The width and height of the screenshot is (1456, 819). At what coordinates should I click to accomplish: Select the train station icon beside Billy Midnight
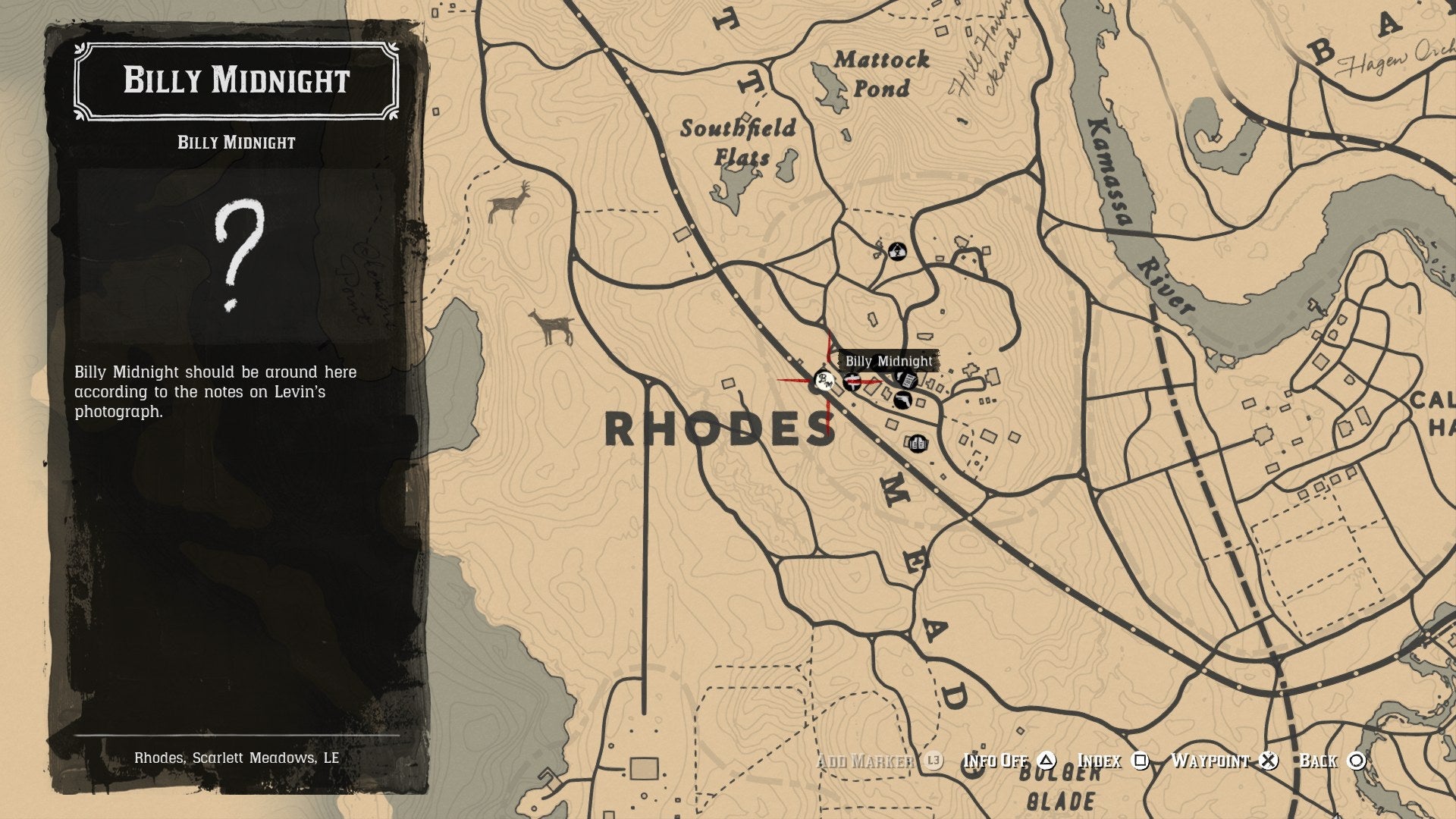point(852,382)
